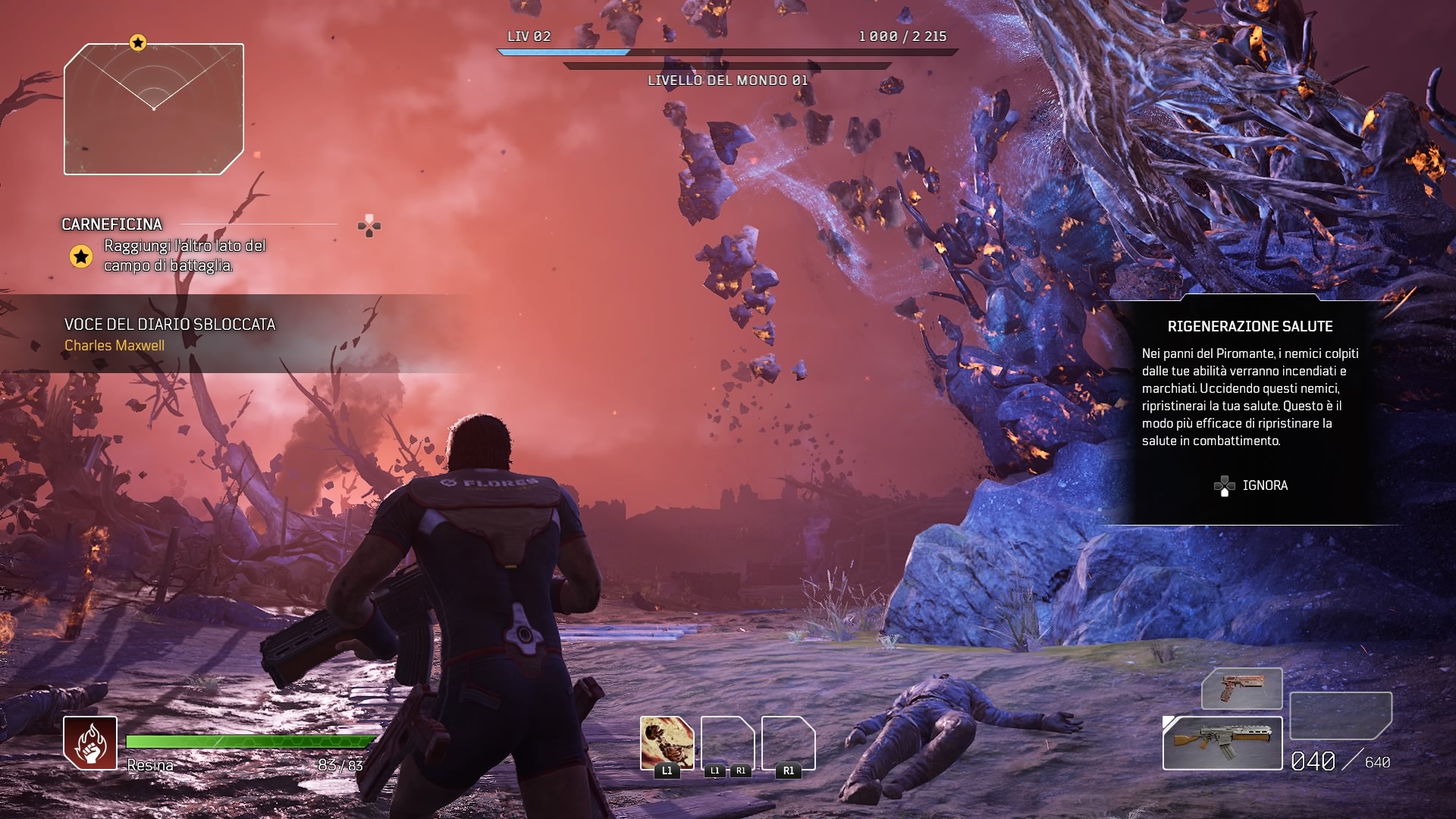The width and height of the screenshot is (1456, 819).
Task: Switch to the pistol sidearm slot
Action: click(1241, 689)
